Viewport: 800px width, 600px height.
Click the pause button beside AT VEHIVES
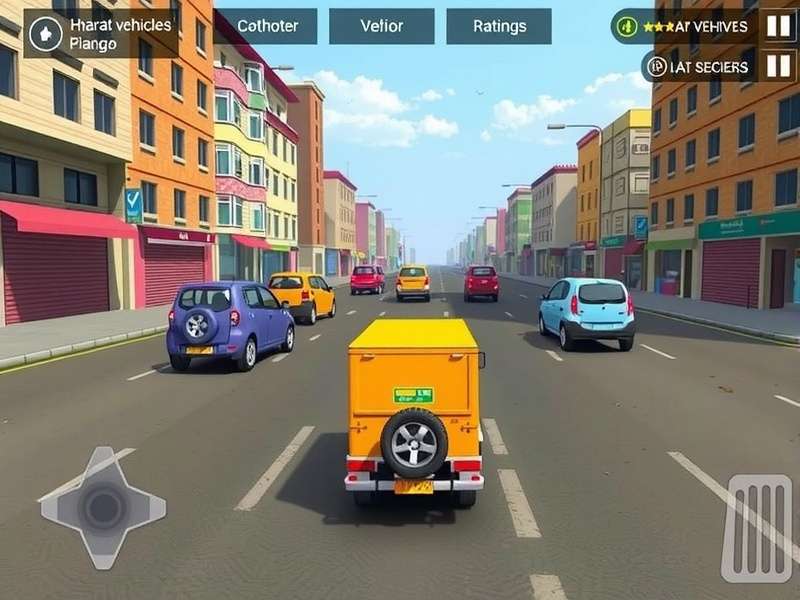pos(778,26)
